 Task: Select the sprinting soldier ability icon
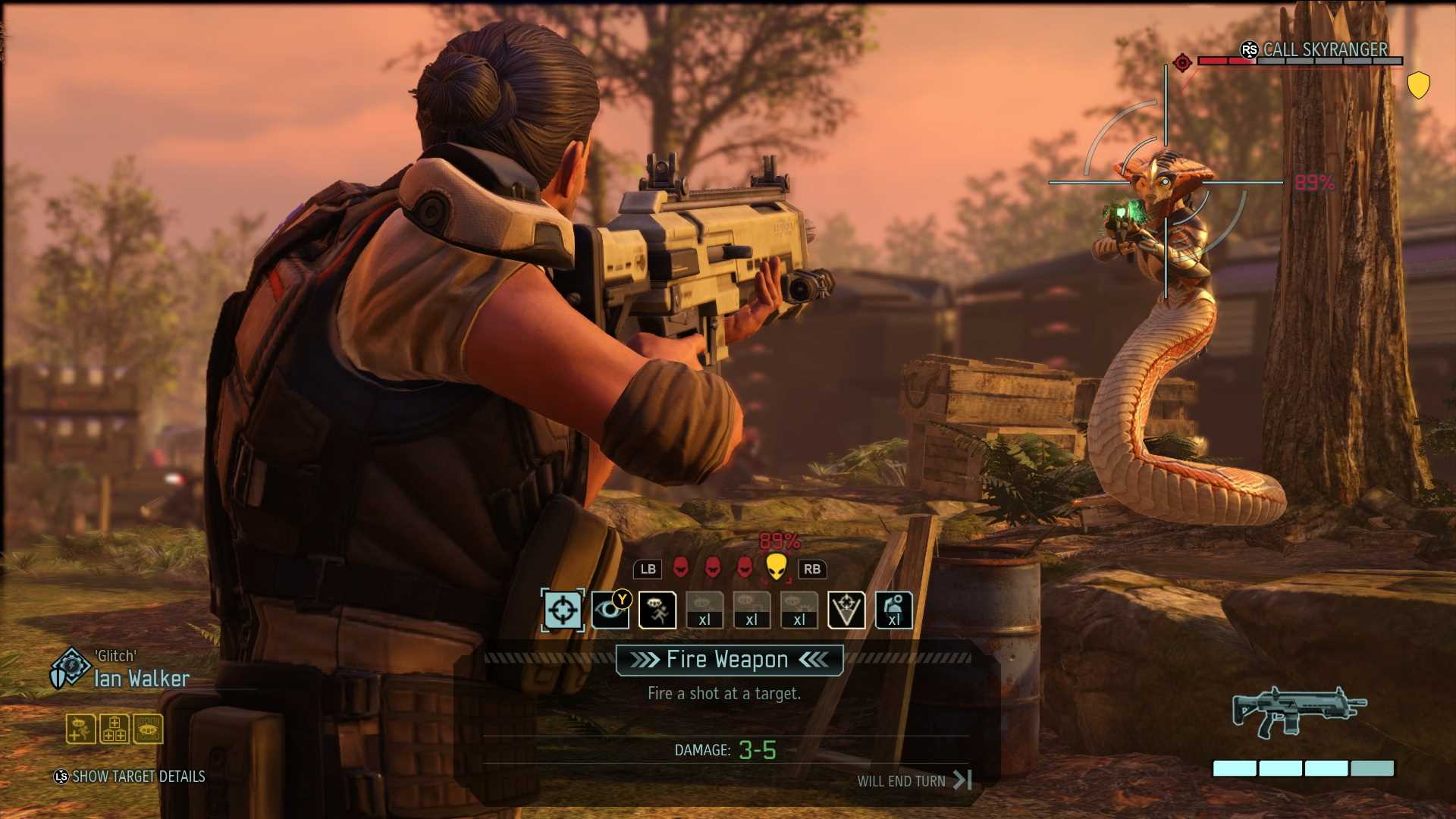(x=658, y=610)
